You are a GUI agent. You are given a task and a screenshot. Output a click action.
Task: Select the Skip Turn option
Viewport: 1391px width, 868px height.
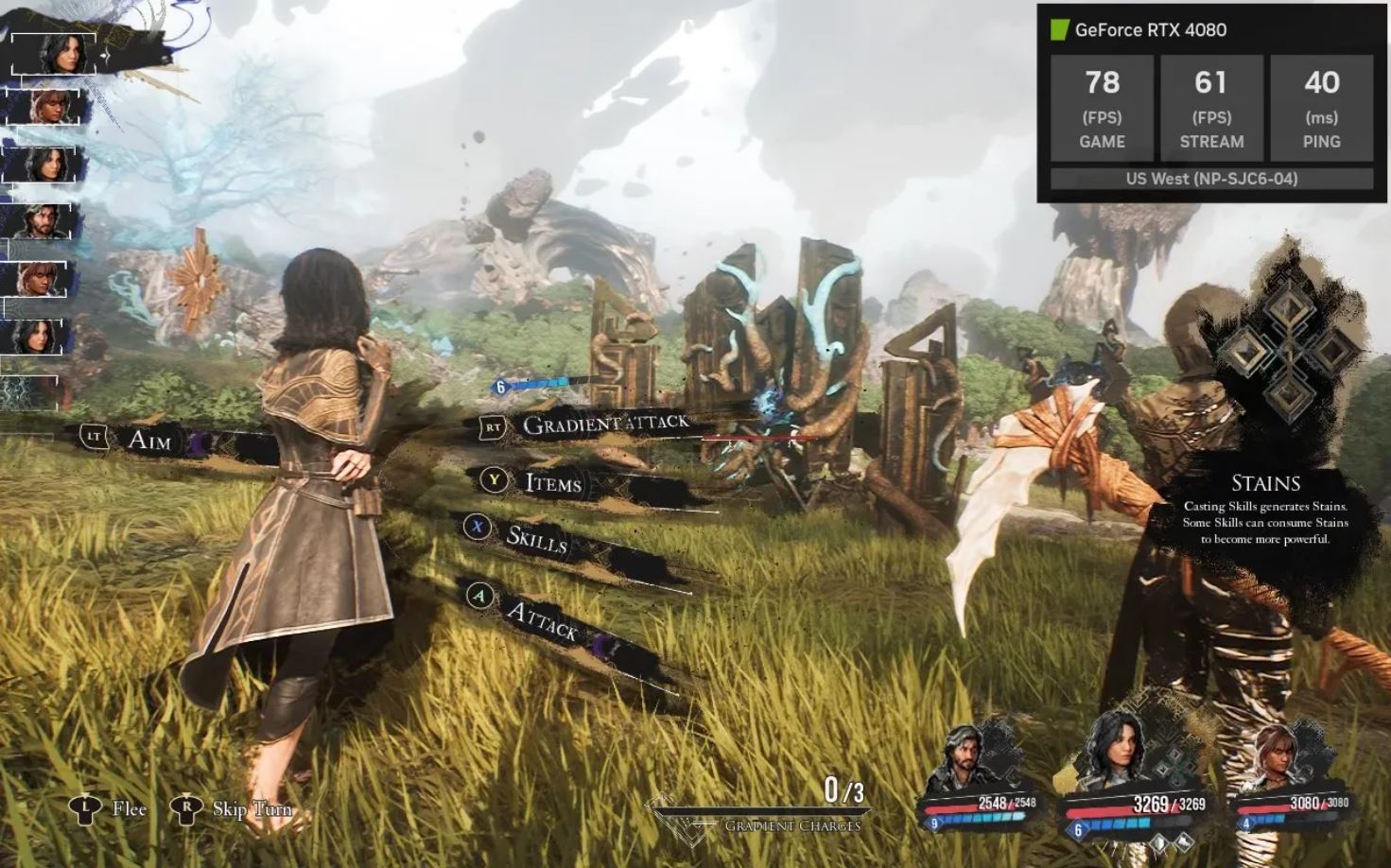[251, 808]
